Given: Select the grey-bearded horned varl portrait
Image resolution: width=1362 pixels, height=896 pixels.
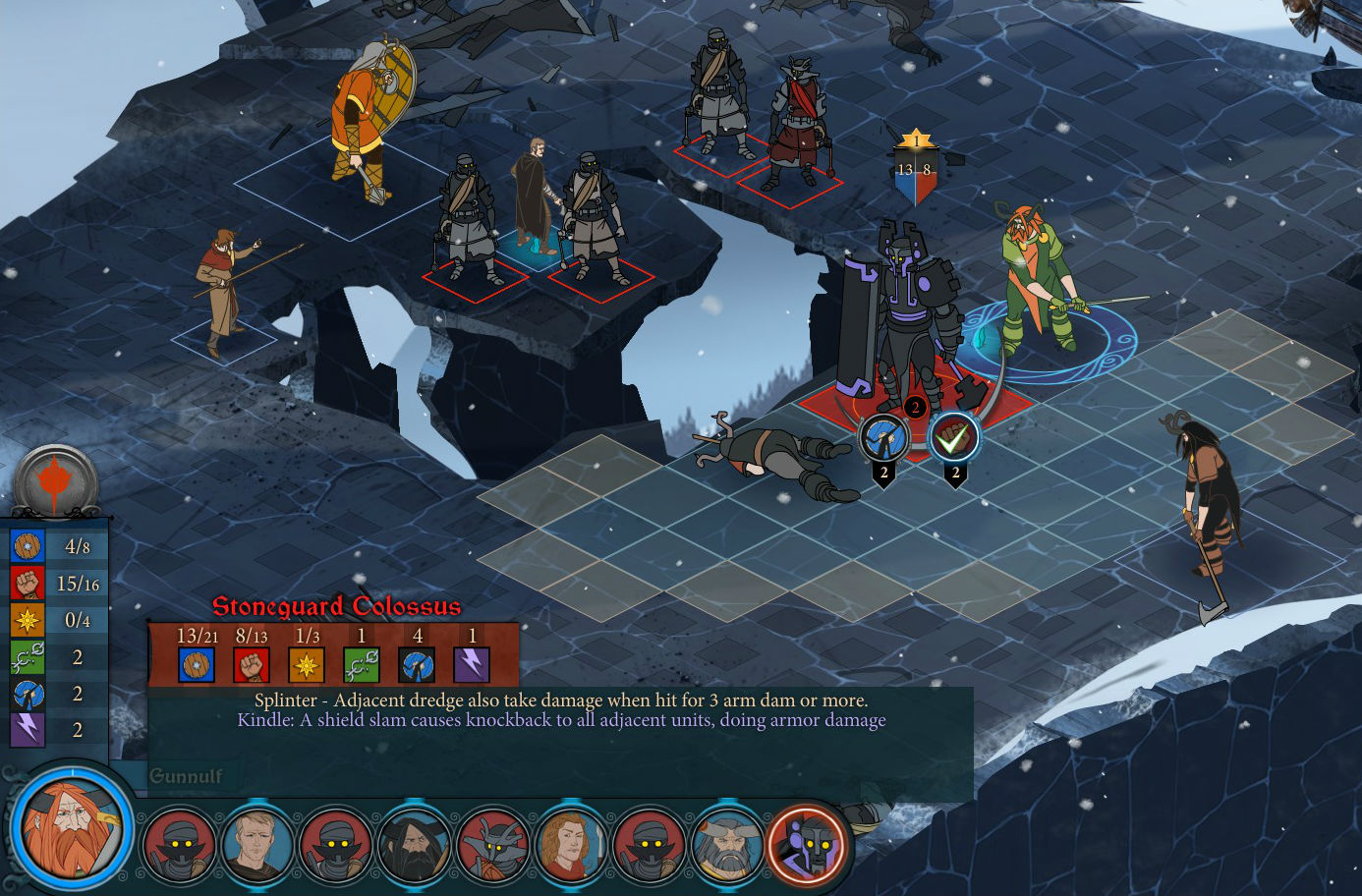Looking at the screenshot, I should [x=728, y=845].
